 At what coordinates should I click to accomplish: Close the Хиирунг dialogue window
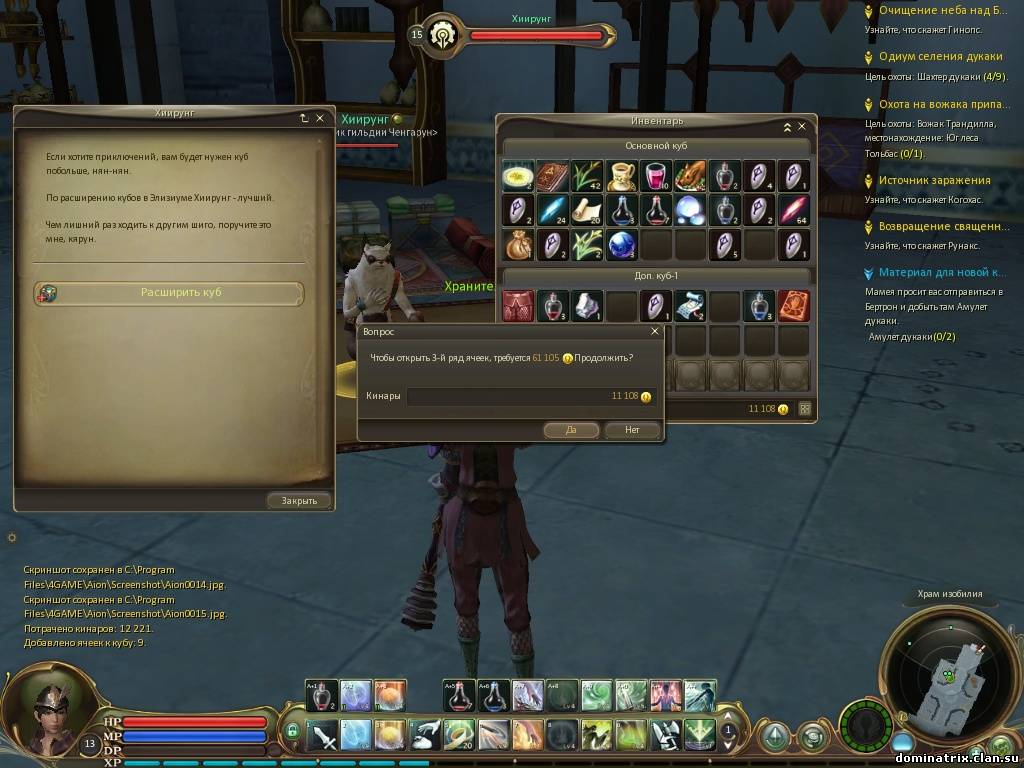(320, 118)
